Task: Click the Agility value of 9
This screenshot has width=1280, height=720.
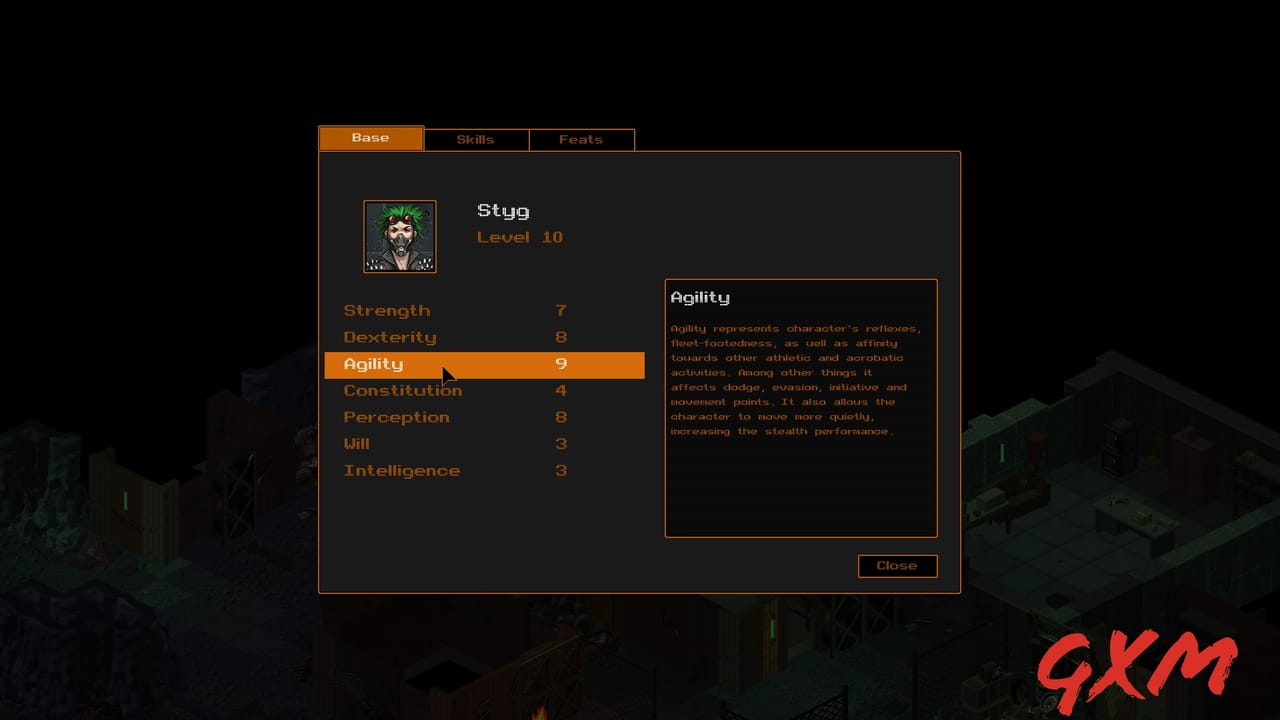Action: pyautogui.click(x=561, y=364)
